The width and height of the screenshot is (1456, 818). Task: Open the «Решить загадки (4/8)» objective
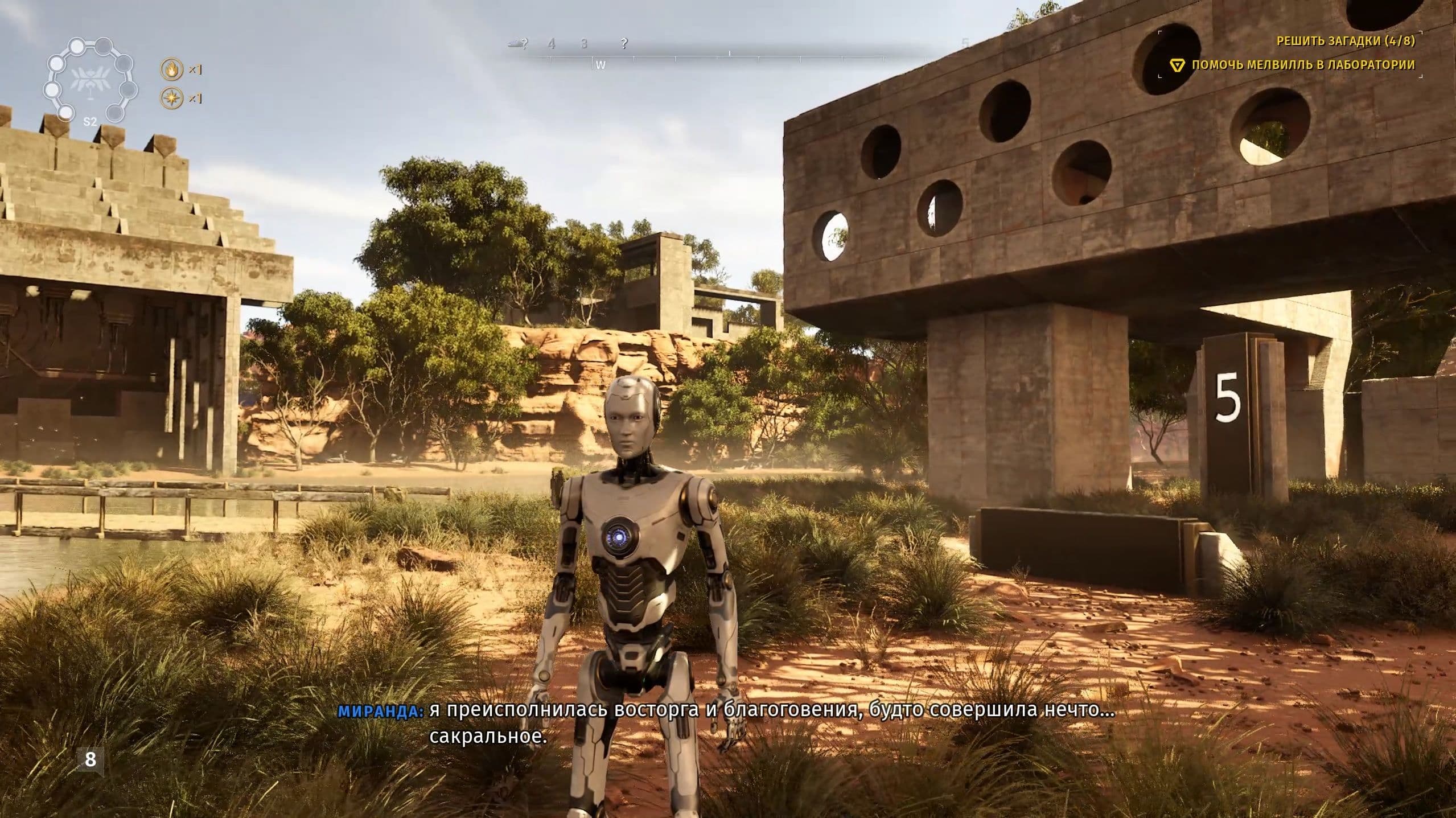coord(1344,40)
